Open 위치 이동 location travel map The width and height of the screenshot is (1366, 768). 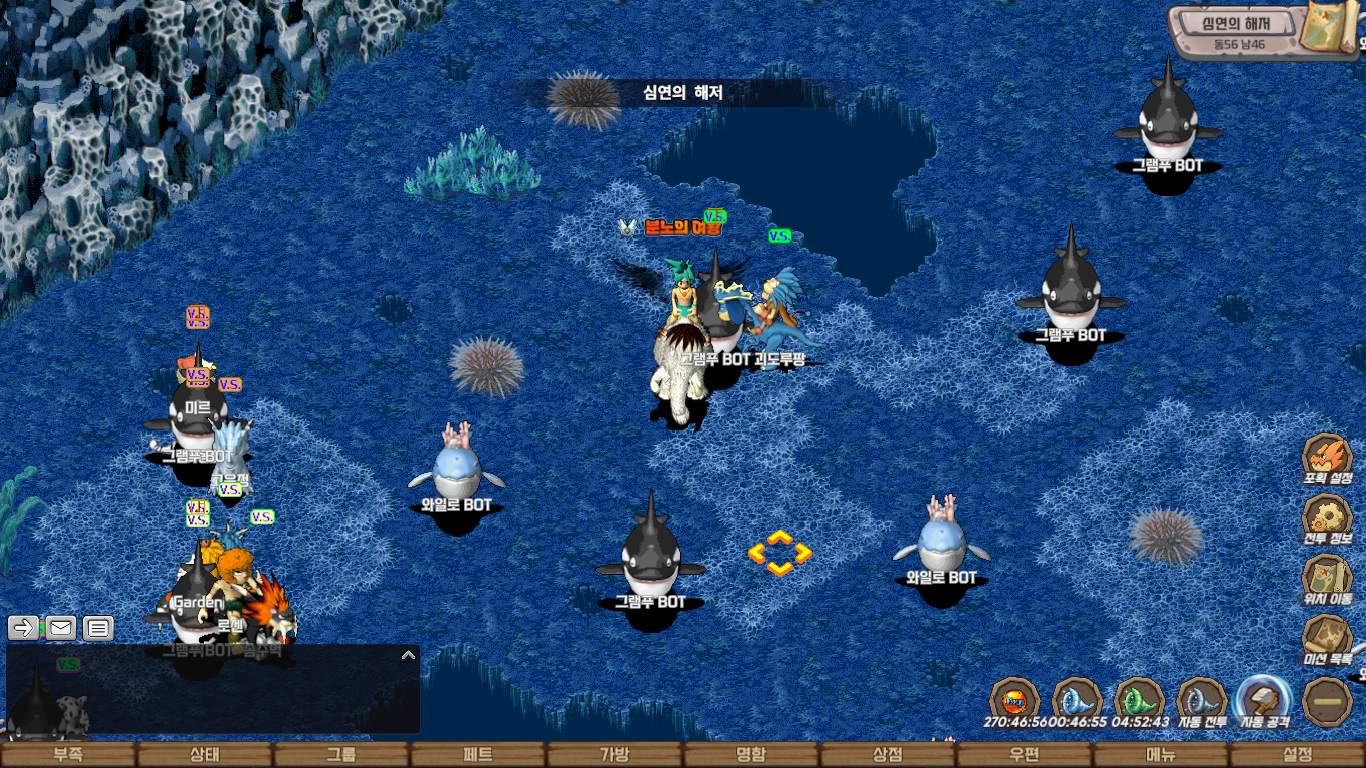tap(1327, 578)
